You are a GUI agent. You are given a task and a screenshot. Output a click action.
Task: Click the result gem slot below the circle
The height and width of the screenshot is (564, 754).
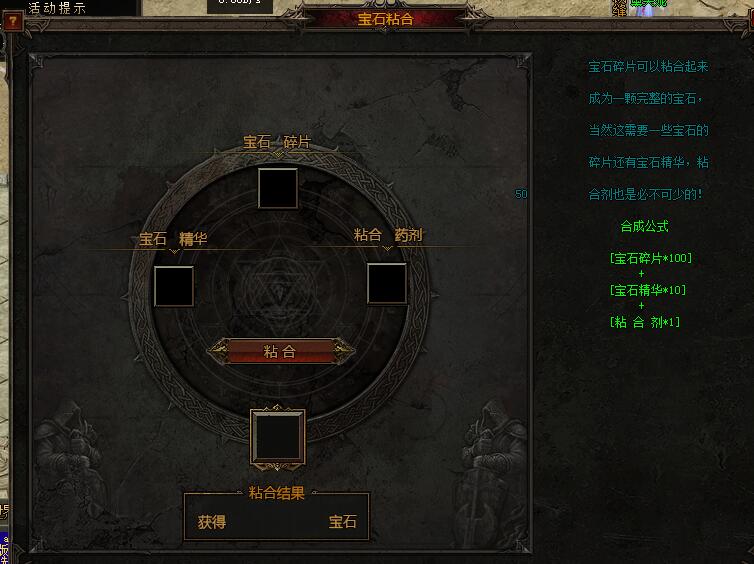(277, 437)
